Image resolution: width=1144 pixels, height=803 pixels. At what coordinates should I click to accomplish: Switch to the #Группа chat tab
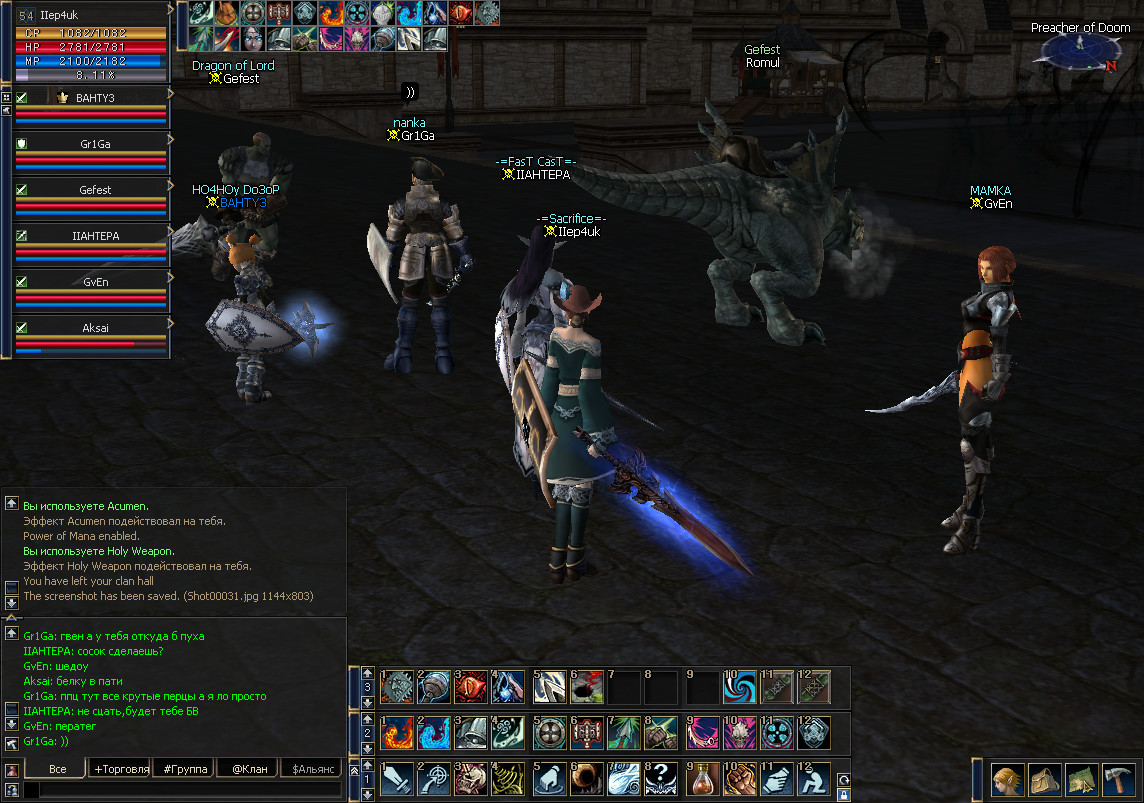[x=185, y=768]
